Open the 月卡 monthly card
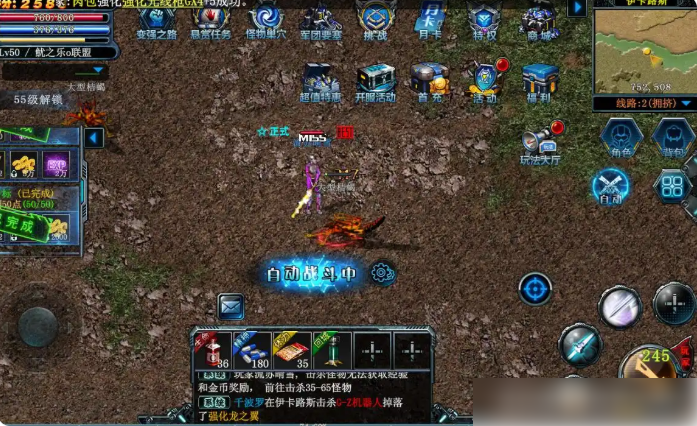This screenshot has width=697, height=426. (x=430, y=19)
